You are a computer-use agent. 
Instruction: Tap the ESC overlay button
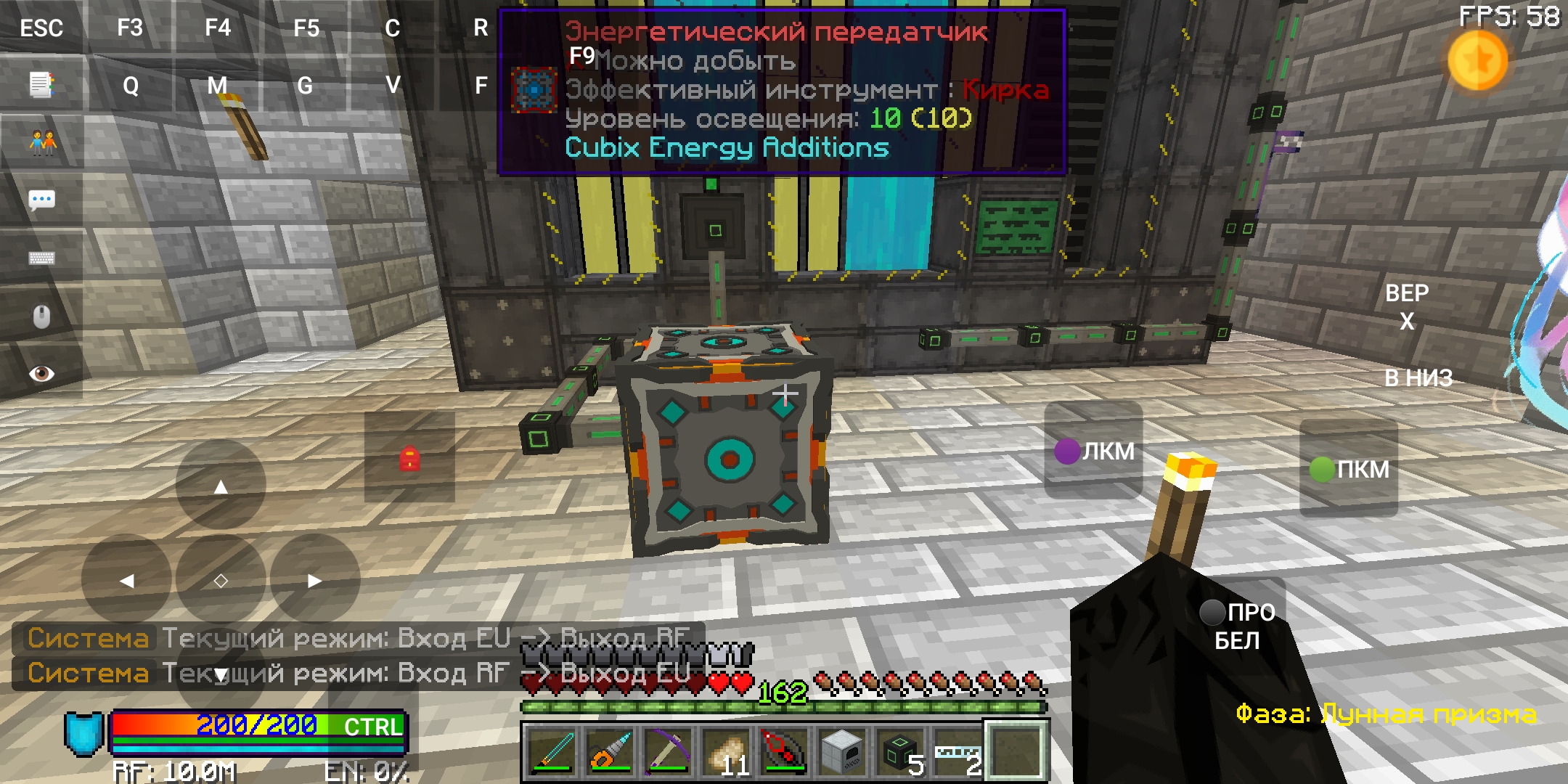point(41,28)
